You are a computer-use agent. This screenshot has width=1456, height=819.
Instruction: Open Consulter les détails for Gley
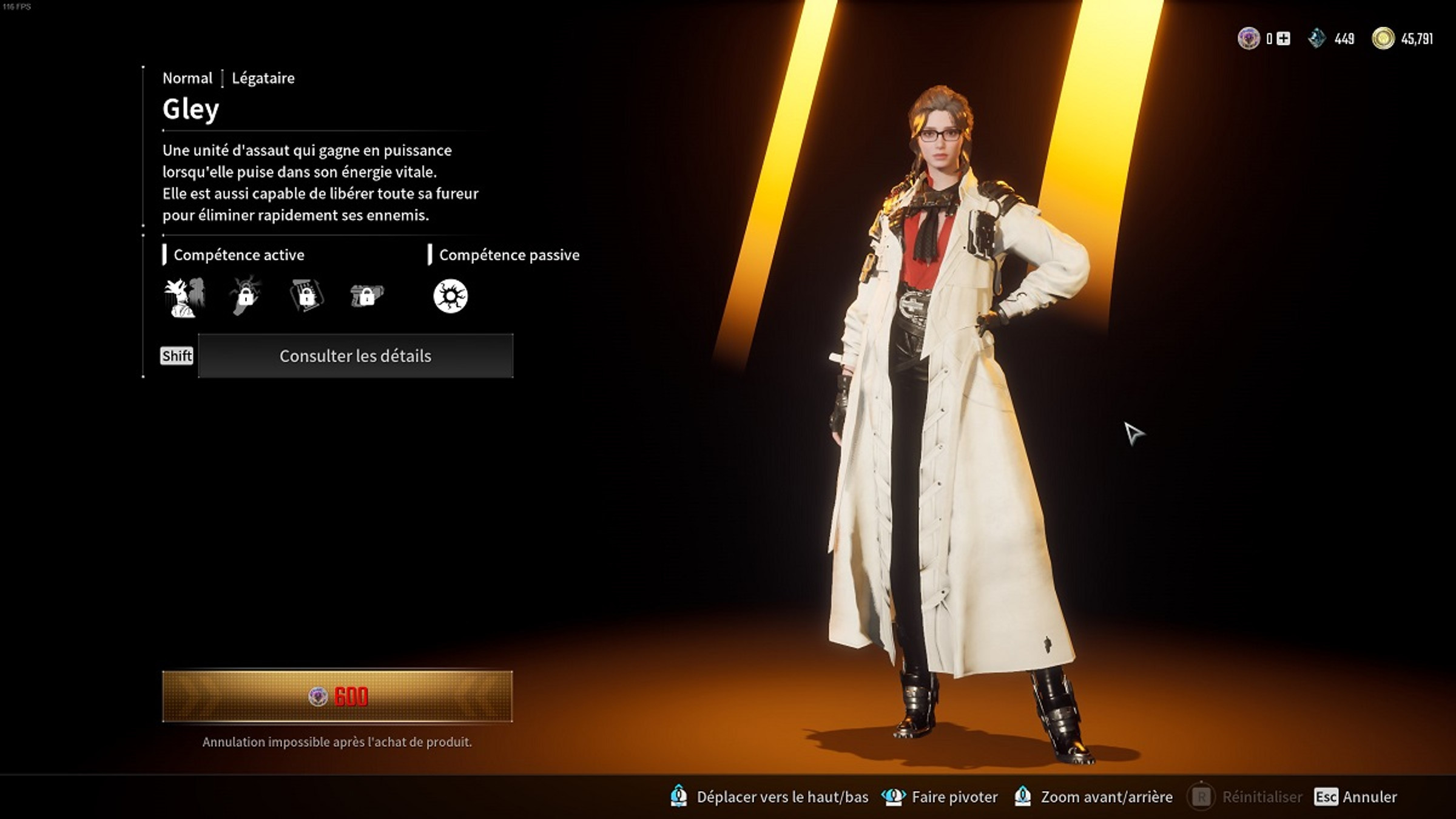coord(356,356)
